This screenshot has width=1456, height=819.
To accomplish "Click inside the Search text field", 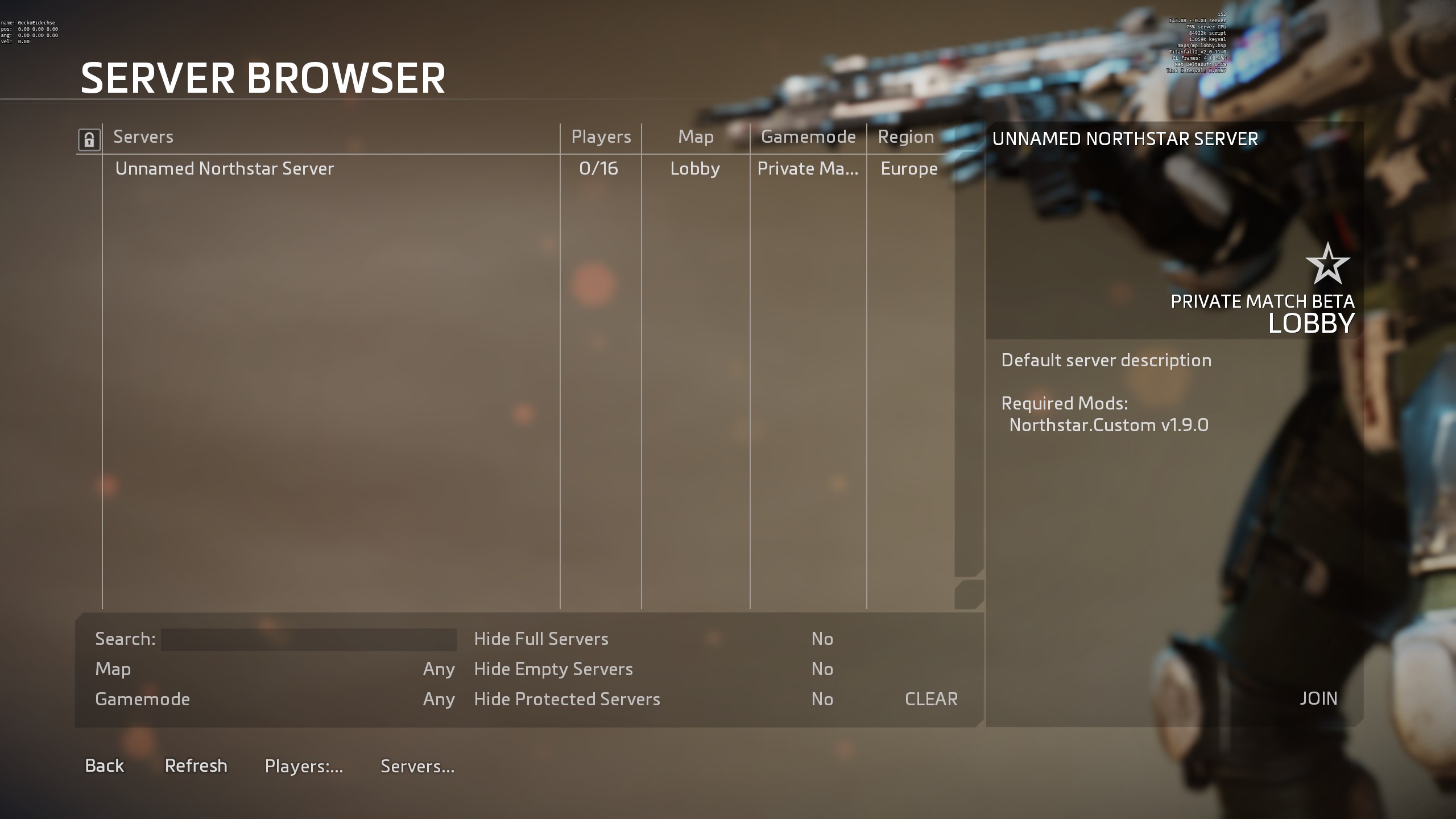I will click(x=309, y=639).
